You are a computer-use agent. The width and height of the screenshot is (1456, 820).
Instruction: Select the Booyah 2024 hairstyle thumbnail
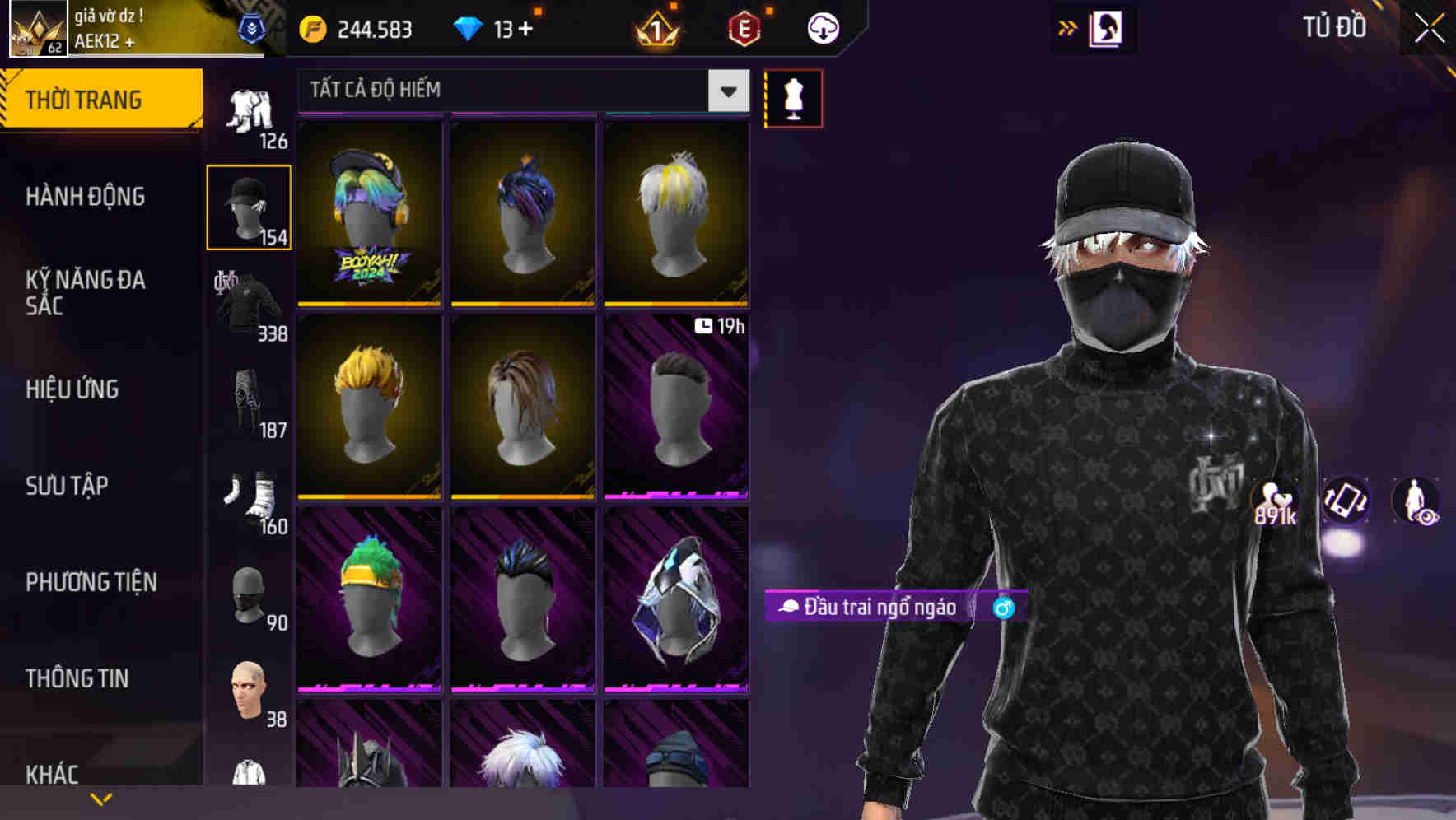pyautogui.click(x=369, y=212)
